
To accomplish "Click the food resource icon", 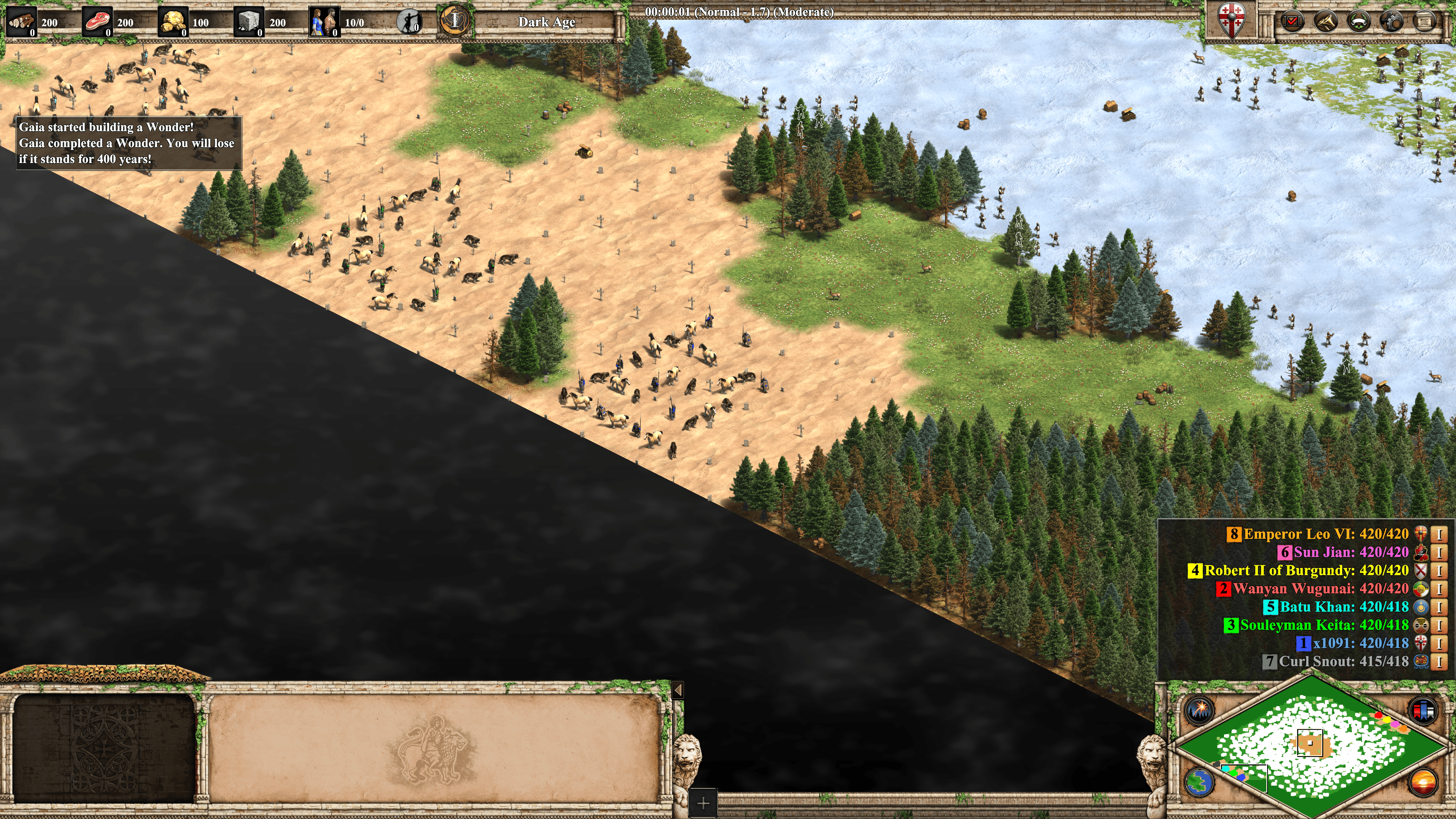I will [x=97, y=22].
